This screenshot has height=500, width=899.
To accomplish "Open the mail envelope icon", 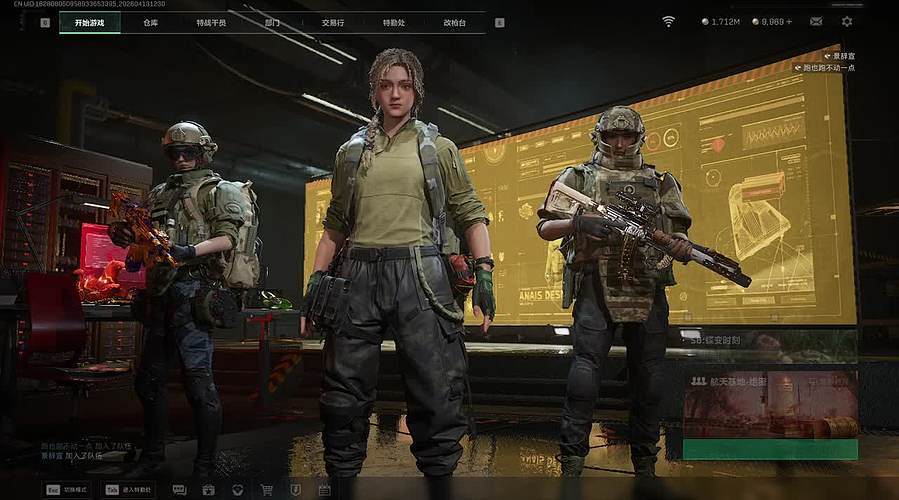I will (x=816, y=21).
